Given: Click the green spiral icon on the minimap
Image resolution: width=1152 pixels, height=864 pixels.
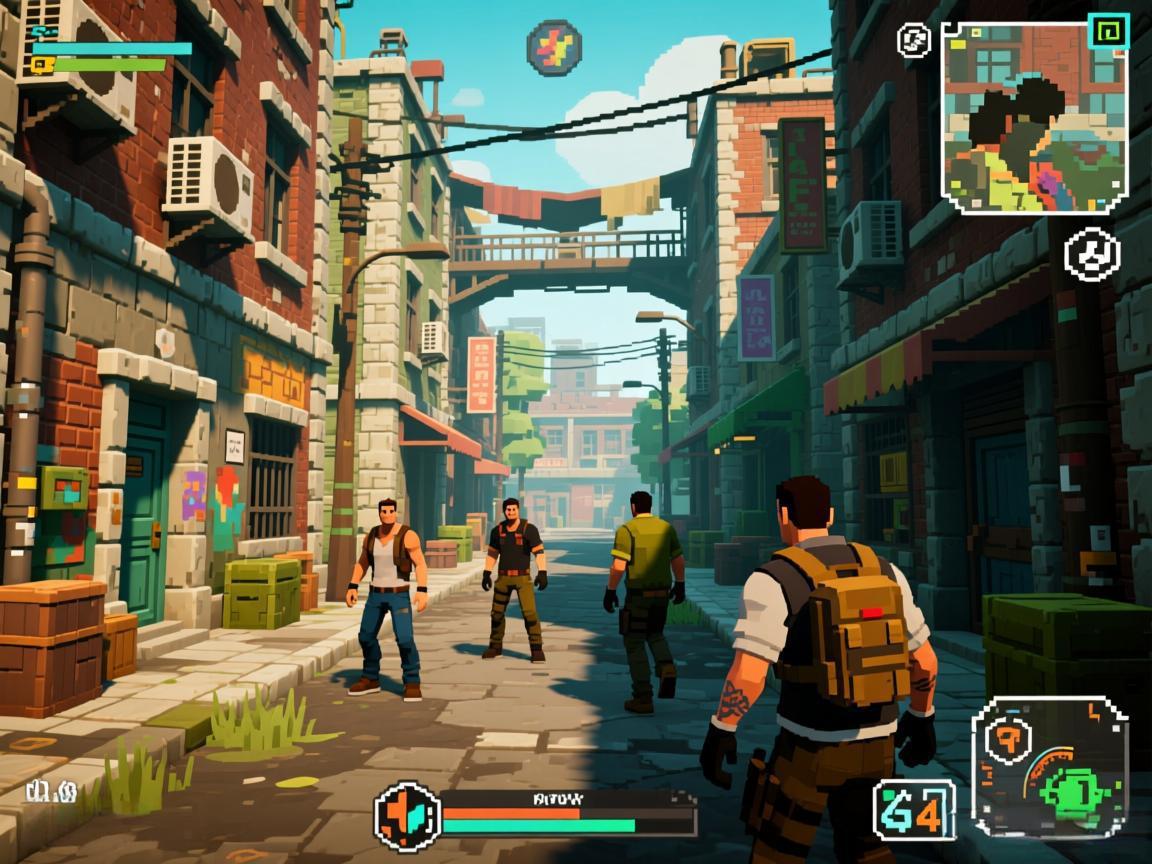Looking at the screenshot, I should [x=1107, y=31].
